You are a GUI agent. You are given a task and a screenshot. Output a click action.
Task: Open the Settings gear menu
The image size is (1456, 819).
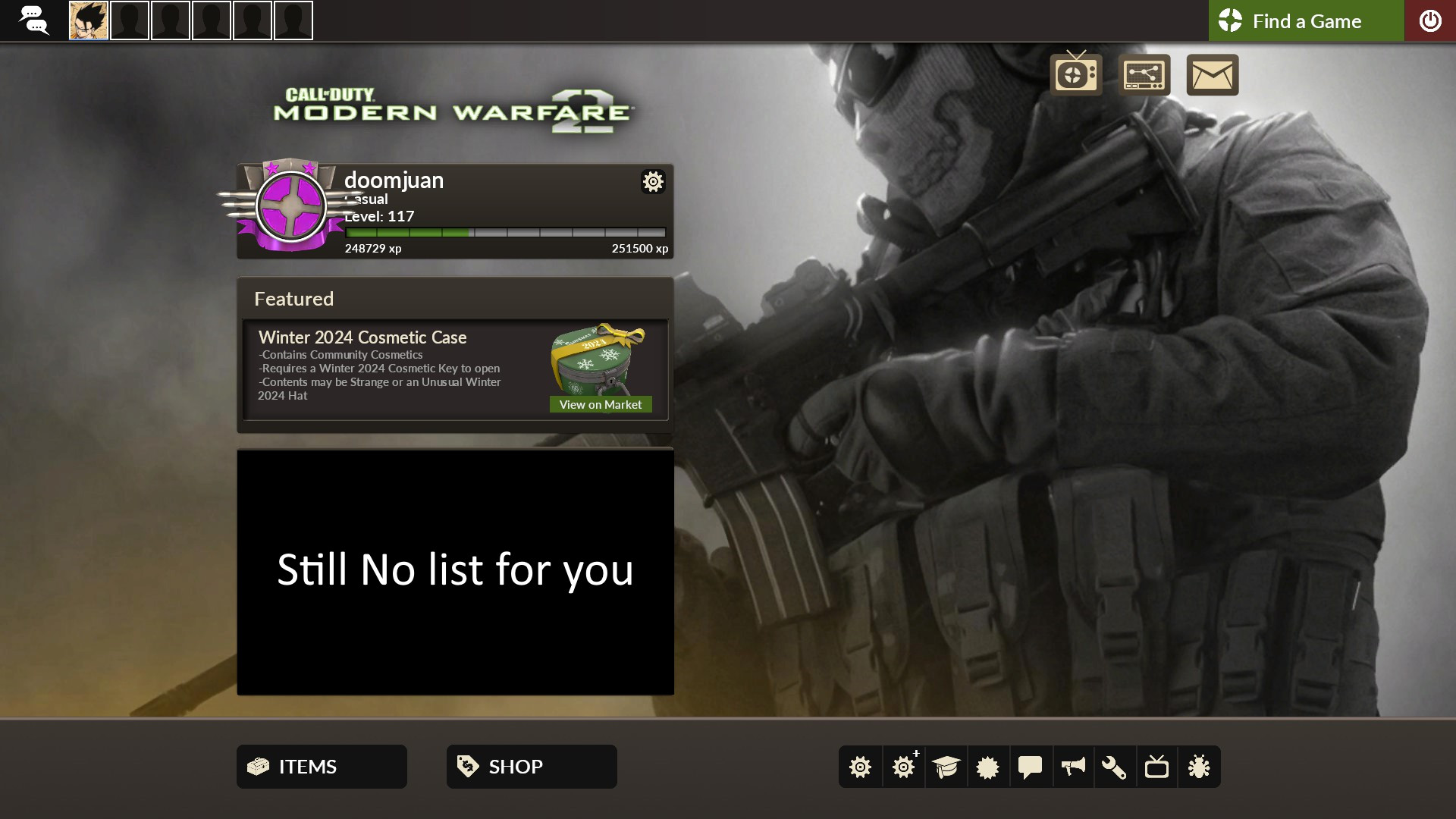click(860, 767)
